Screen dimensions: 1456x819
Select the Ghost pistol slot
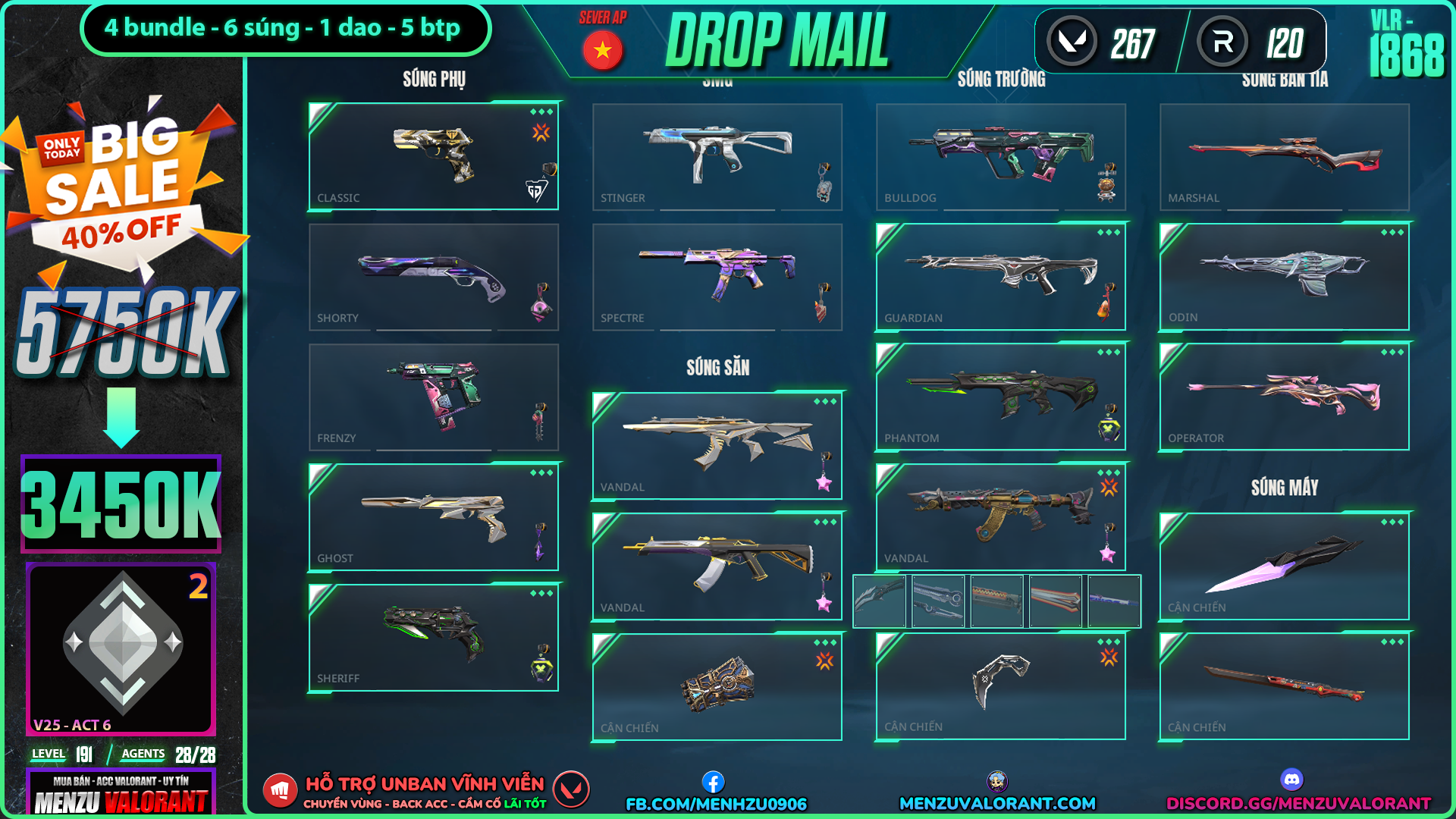point(433,517)
